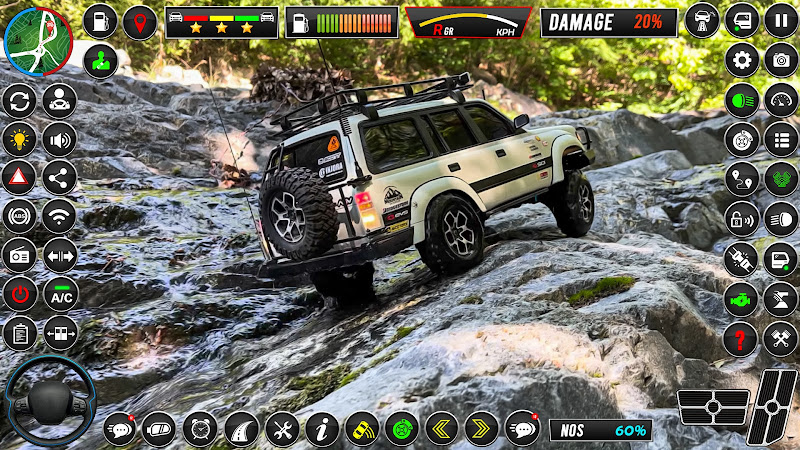The width and height of the screenshot is (800, 450).
Task: Toggle the green headlights button
Action: tap(742, 100)
